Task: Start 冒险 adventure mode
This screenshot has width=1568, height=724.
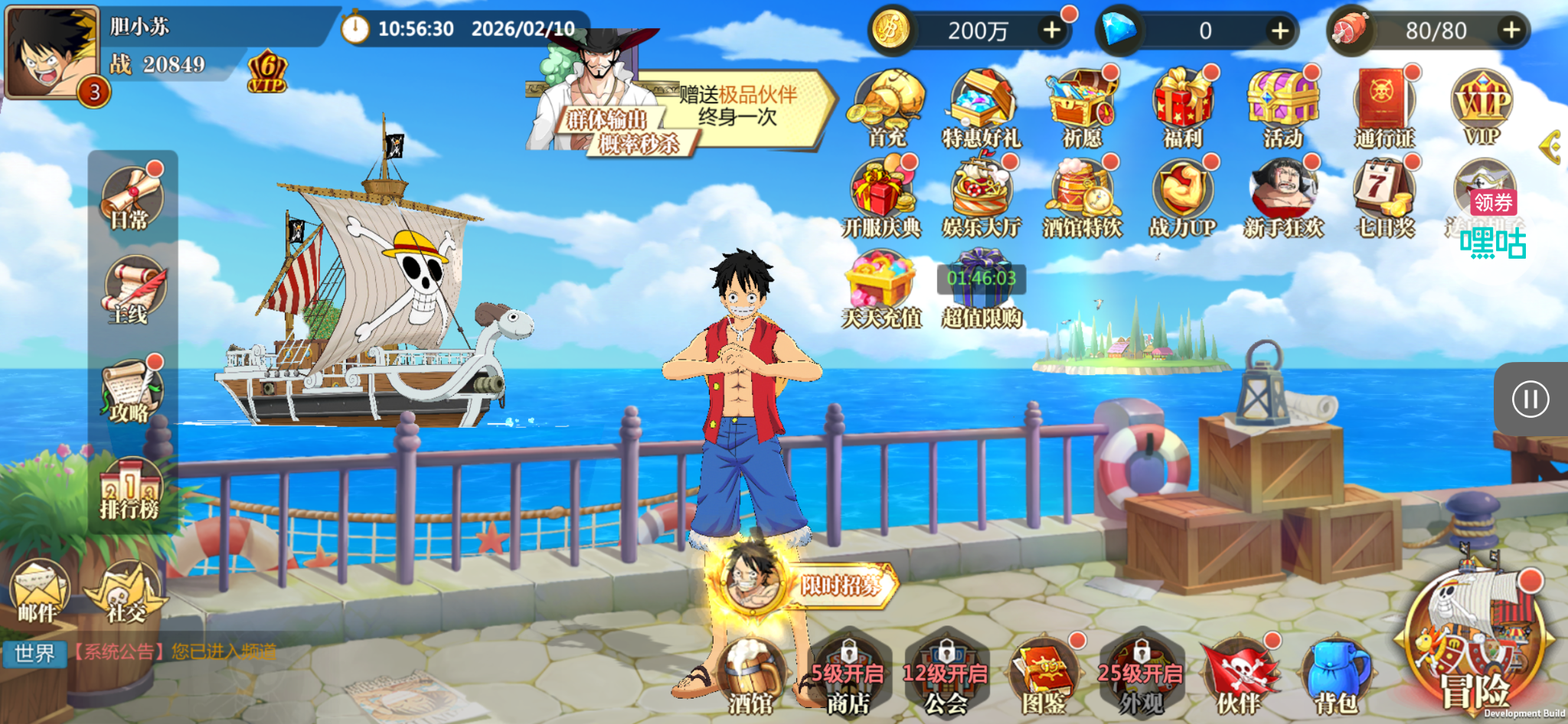Action: pyautogui.click(x=1475, y=651)
